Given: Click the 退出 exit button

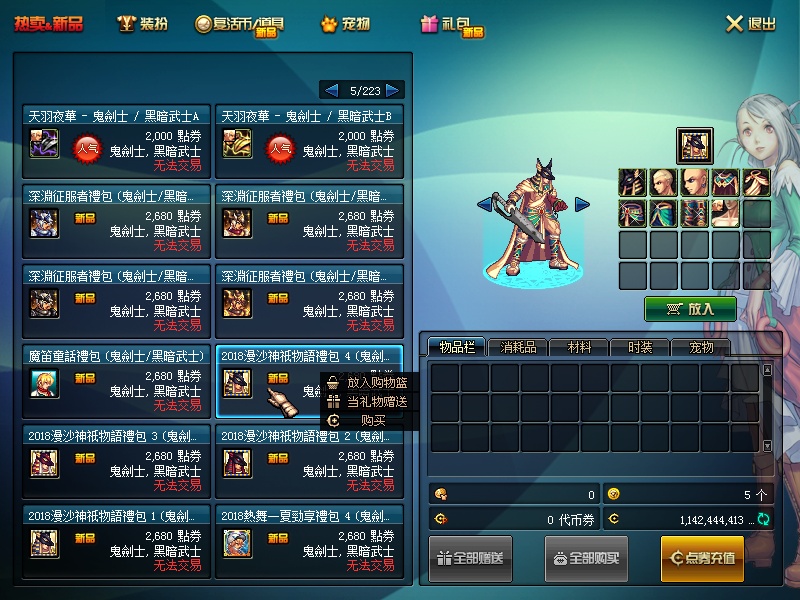Looking at the screenshot, I should (750, 24).
